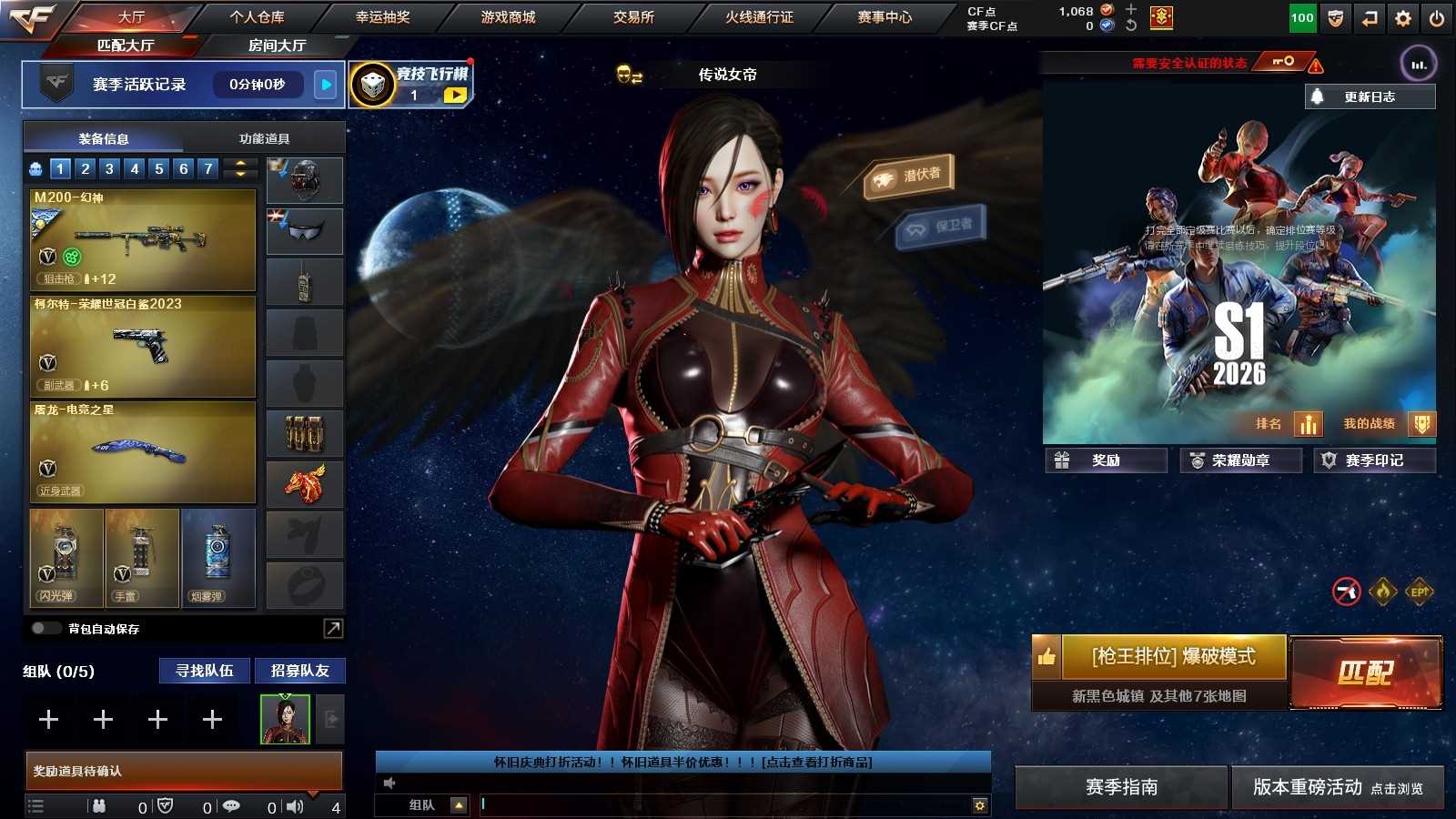This screenshot has height=819, width=1456.
Task: Open the 幸运抽奖 lucky draw menu
Action: click(x=382, y=17)
